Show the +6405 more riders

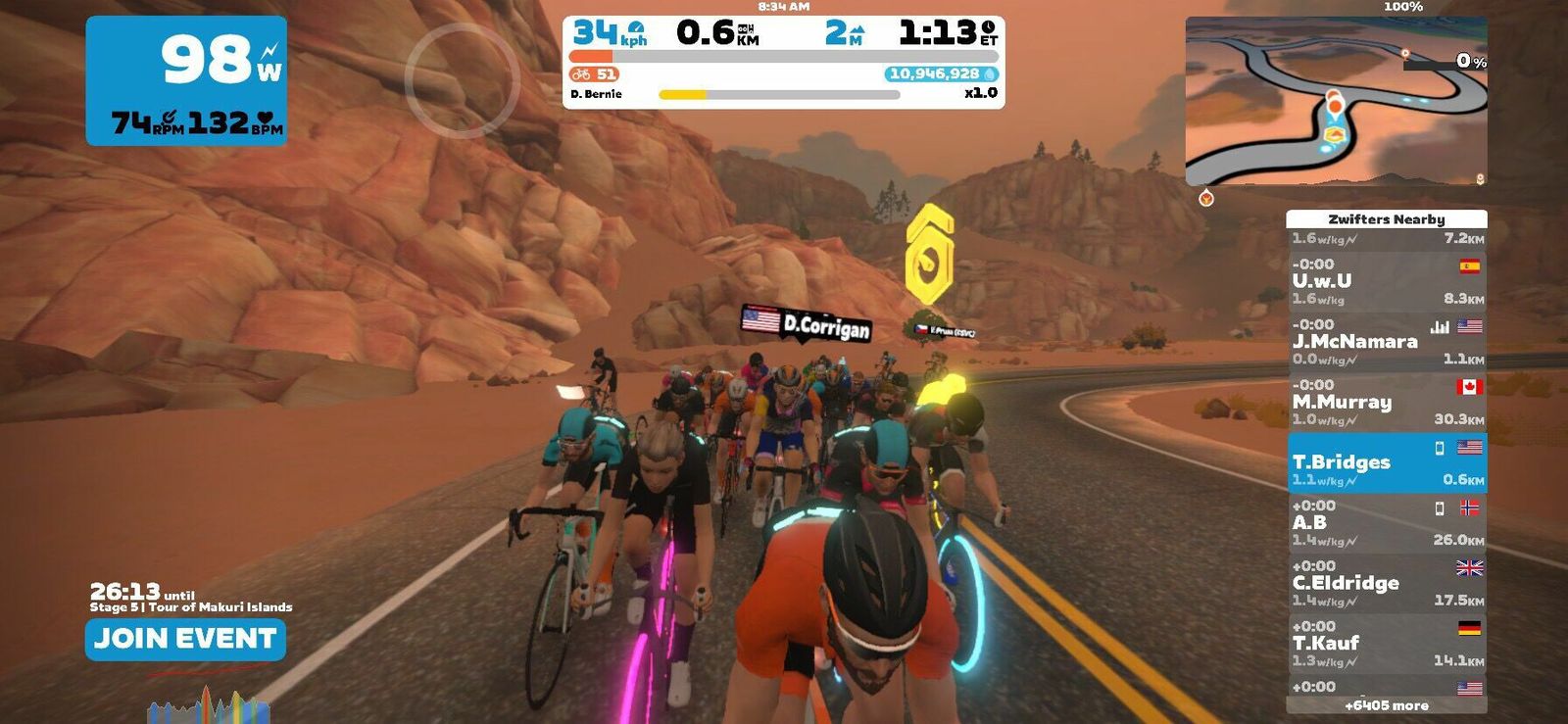point(1386,705)
